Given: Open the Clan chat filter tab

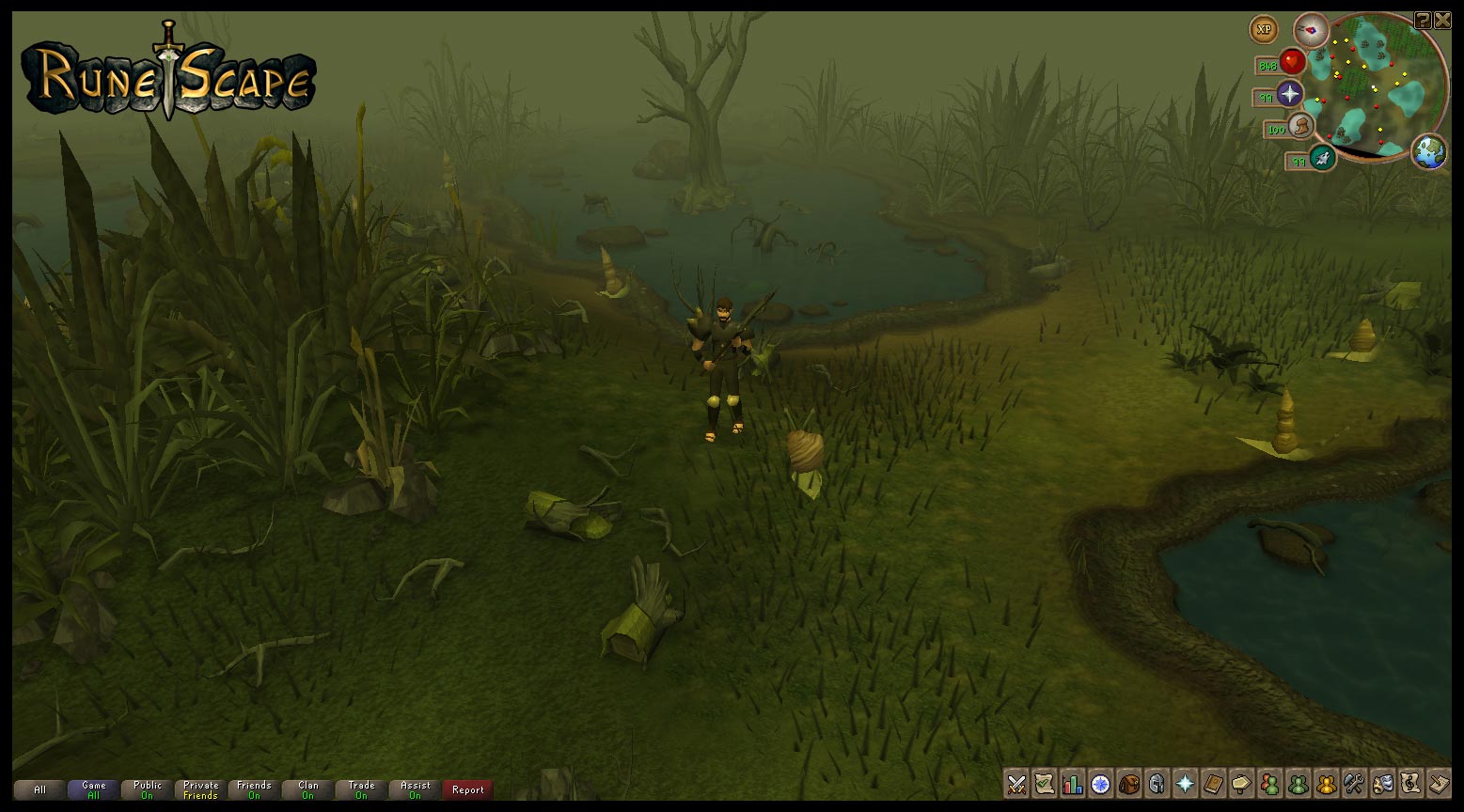Looking at the screenshot, I should pyautogui.click(x=308, y=790).
